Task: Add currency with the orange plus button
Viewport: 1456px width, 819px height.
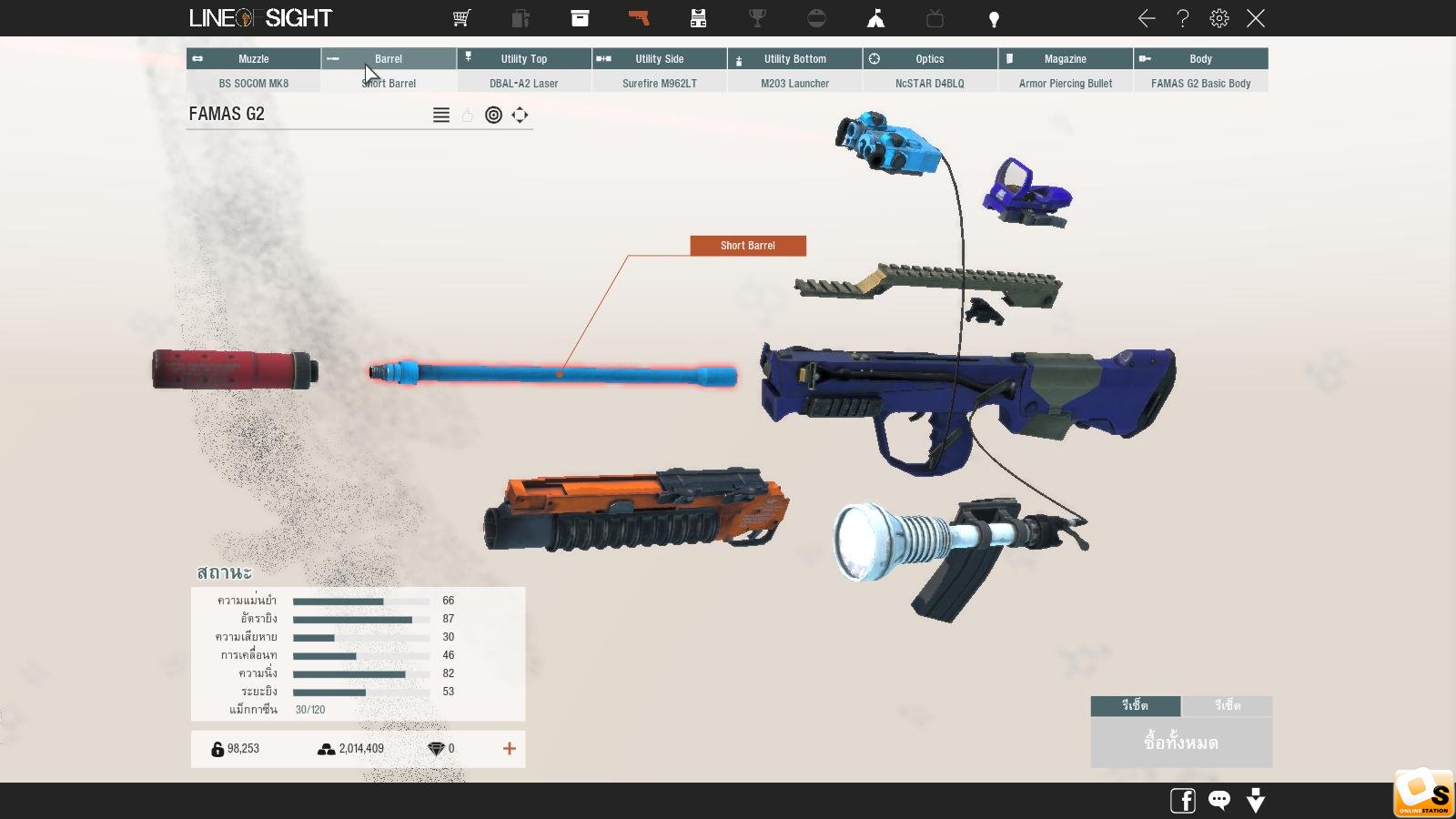Action: point(510,749)
